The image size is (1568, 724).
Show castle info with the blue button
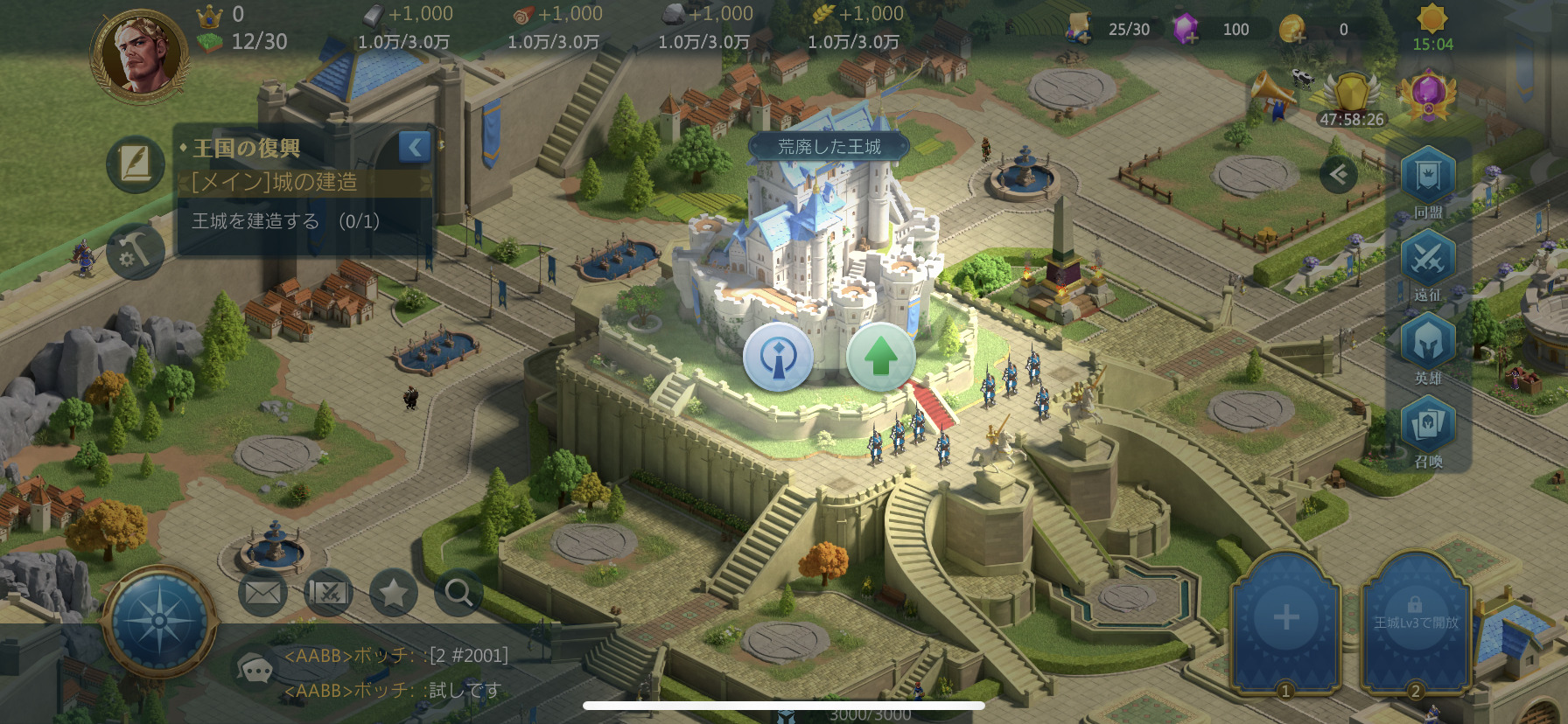[x=777, y=357]
